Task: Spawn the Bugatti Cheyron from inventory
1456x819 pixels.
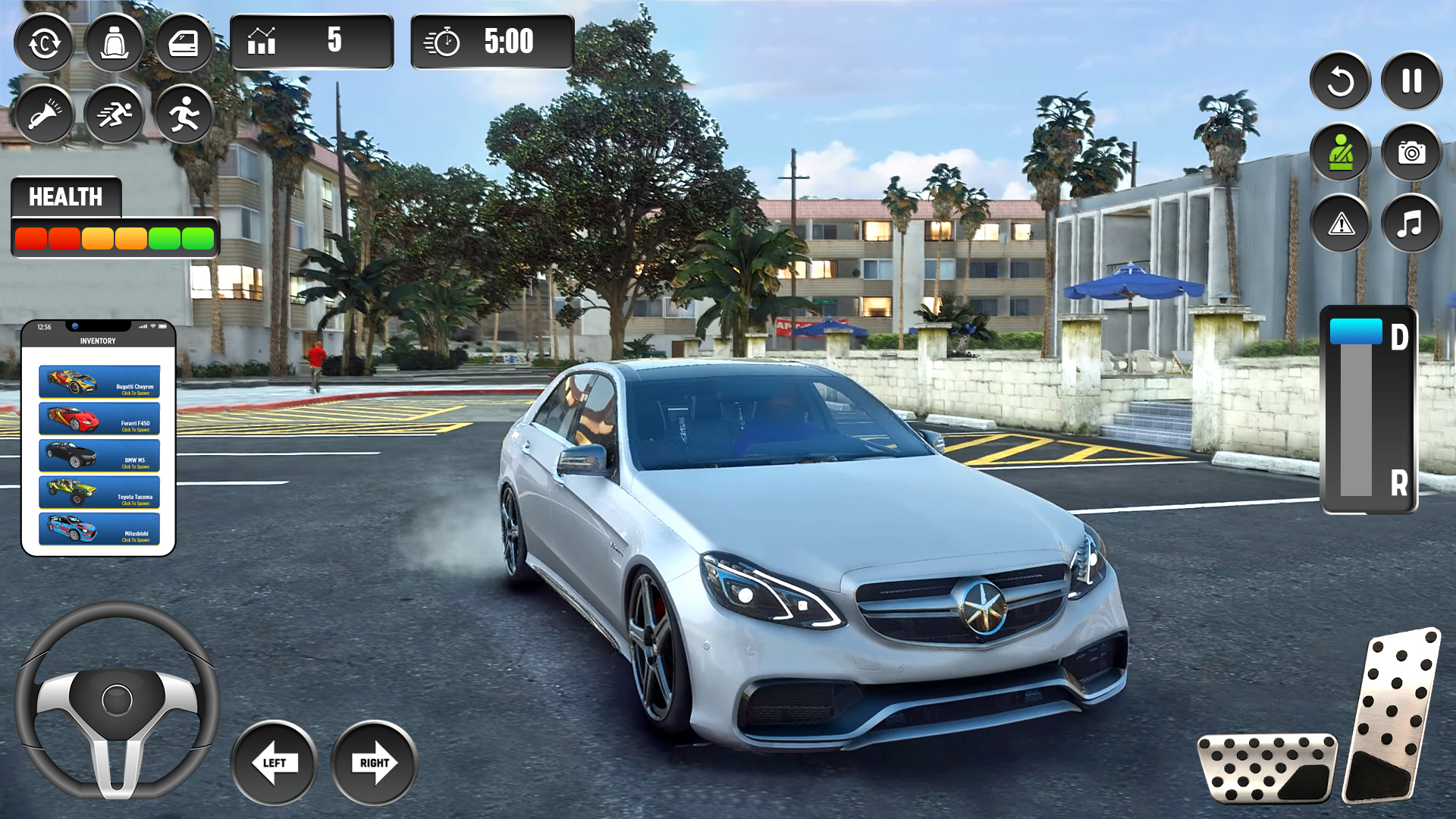Action: click(99, 381)
